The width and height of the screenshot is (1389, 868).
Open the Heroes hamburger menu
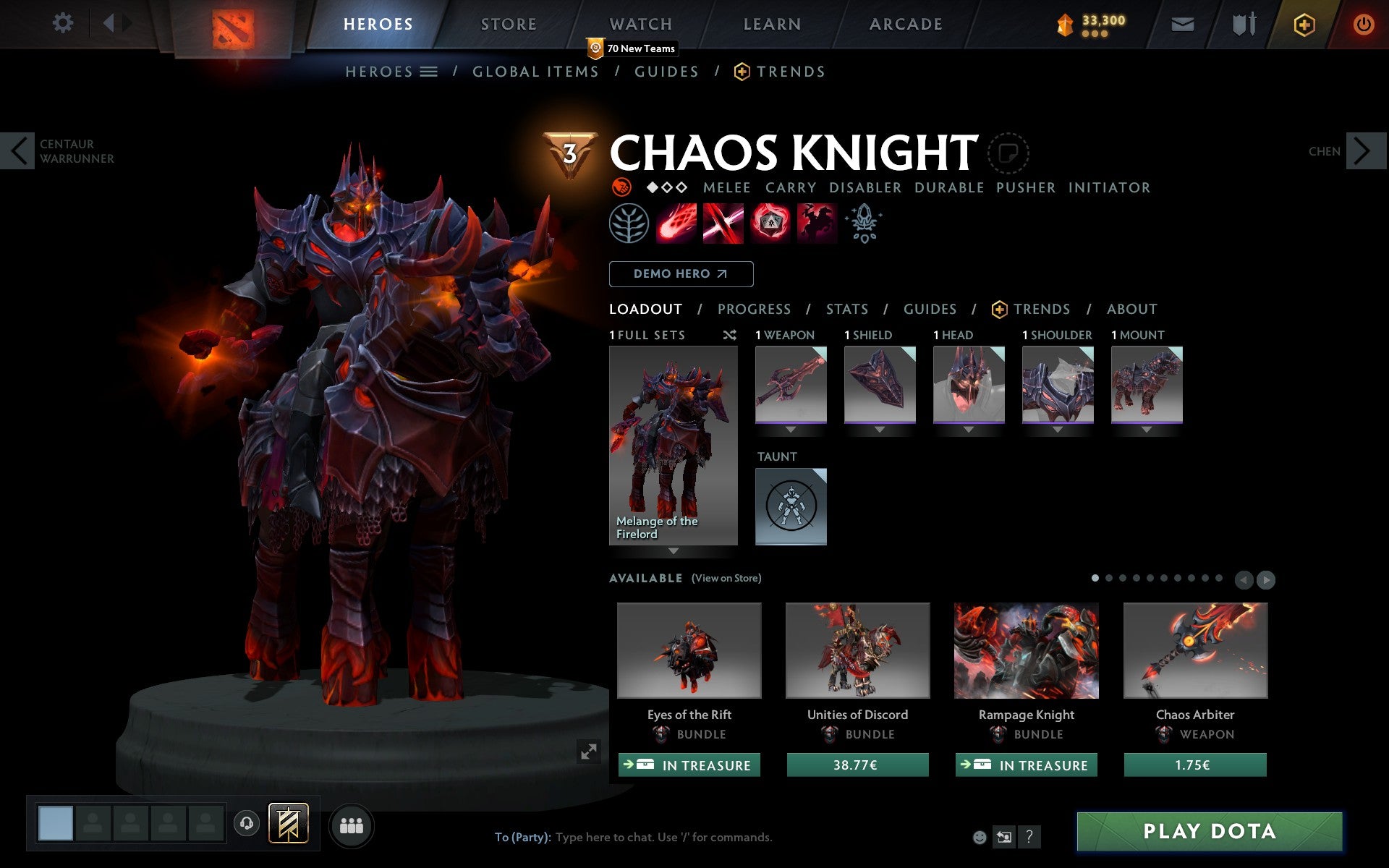pyautogui.click(x=429, y=72)
